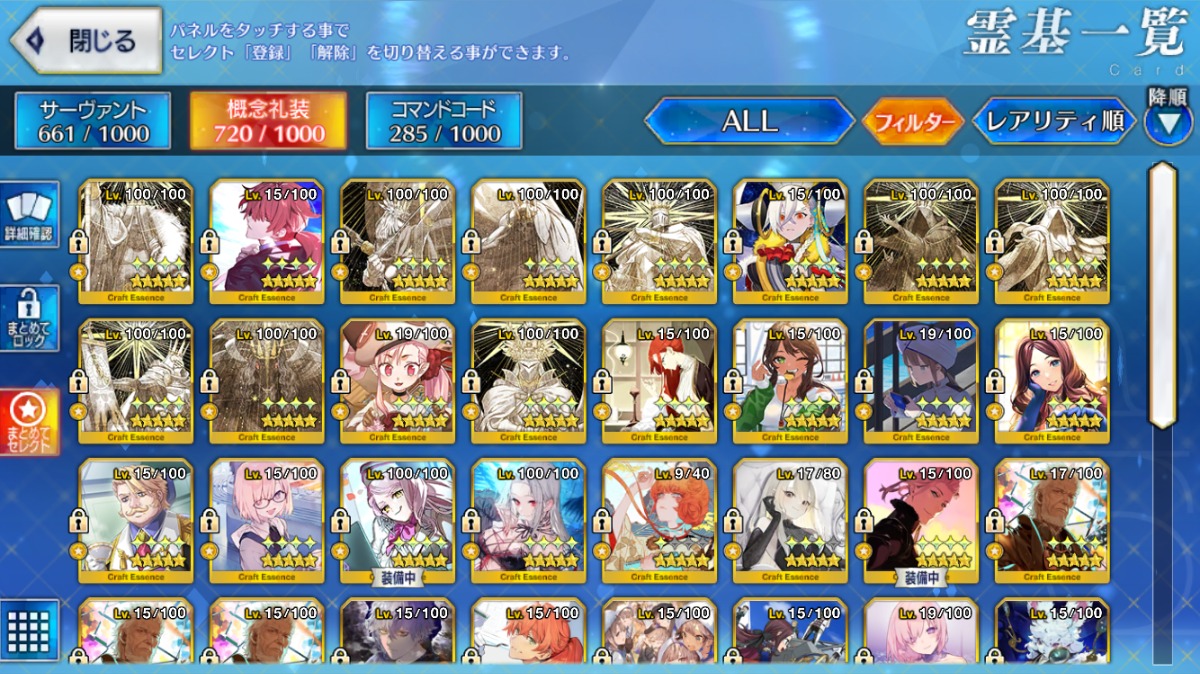Choose the Lv. 17/80 white-haired craft essence
This screenshot has width=1200, height=674.
[790, 520]
